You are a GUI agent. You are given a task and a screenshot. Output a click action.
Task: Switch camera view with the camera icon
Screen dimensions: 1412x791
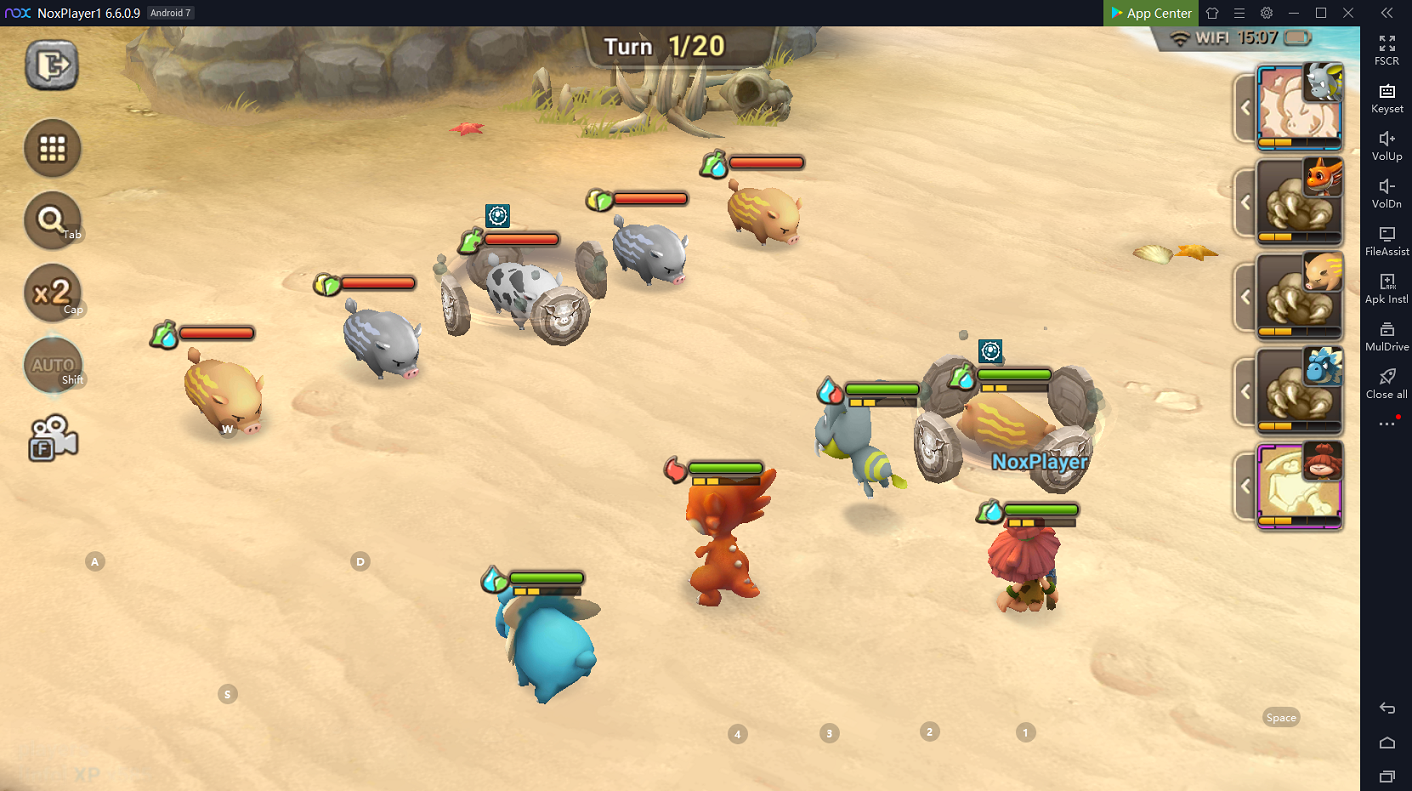click(52, 438)
